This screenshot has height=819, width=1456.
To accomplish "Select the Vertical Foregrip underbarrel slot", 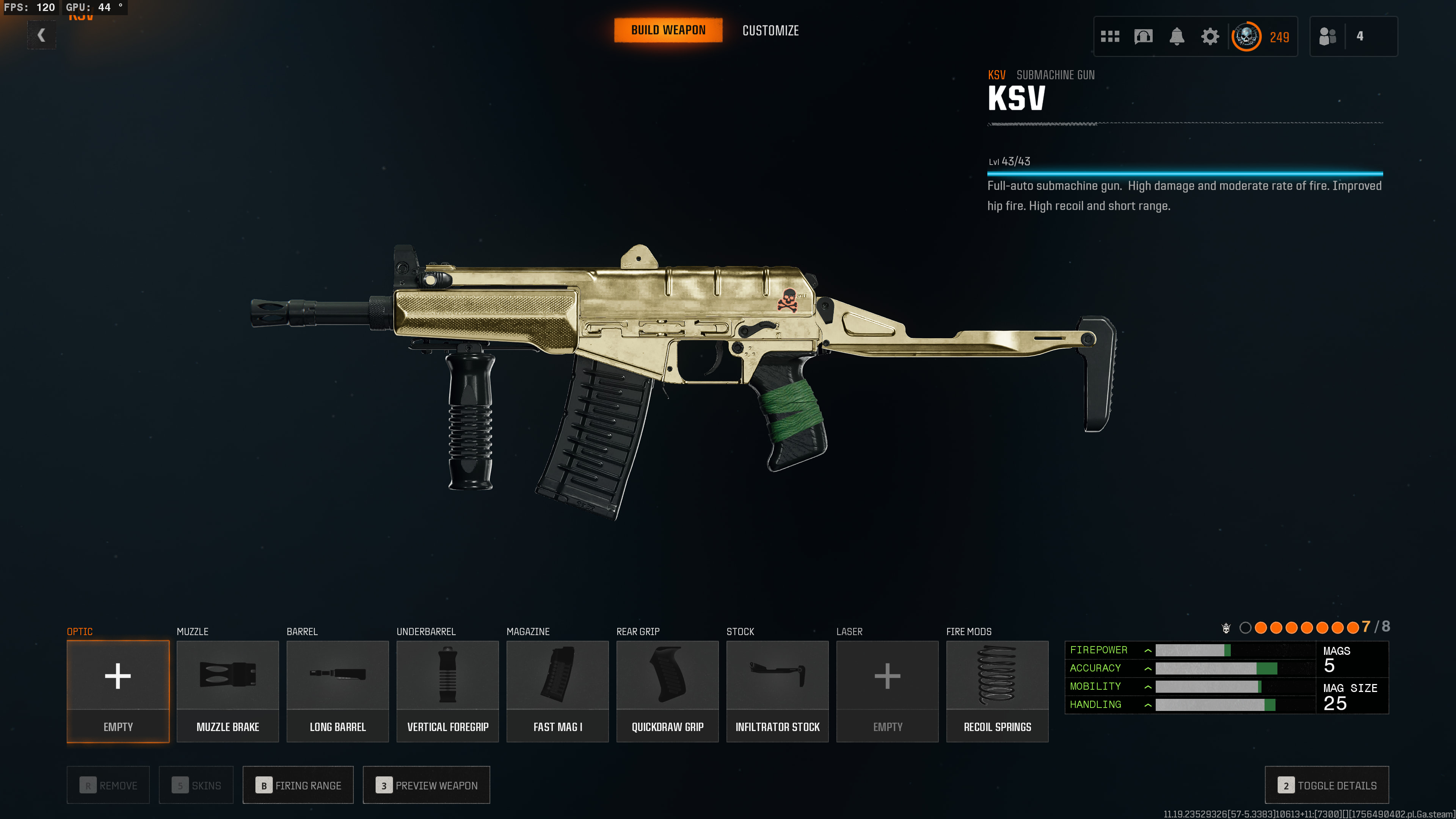I will [x=448, y=691].
